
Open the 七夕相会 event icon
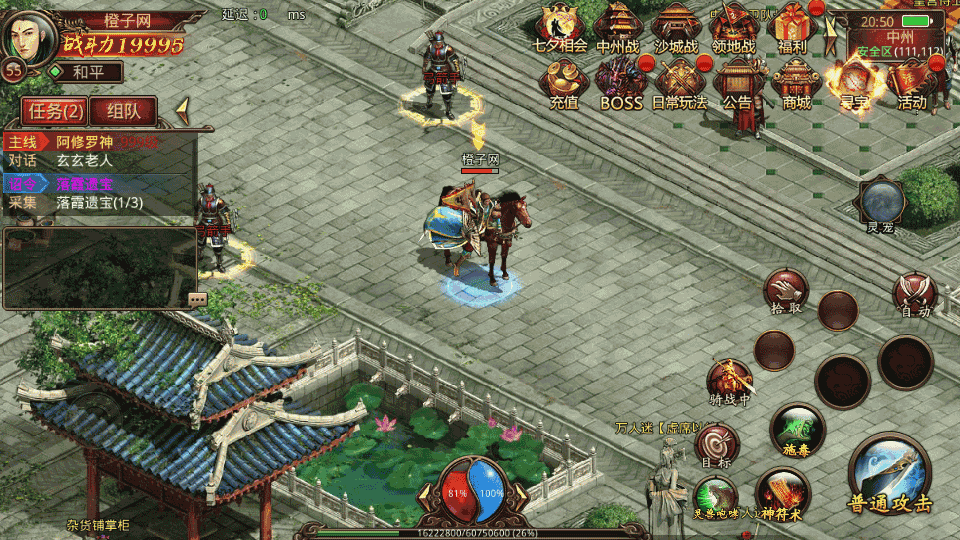point(561,28)
